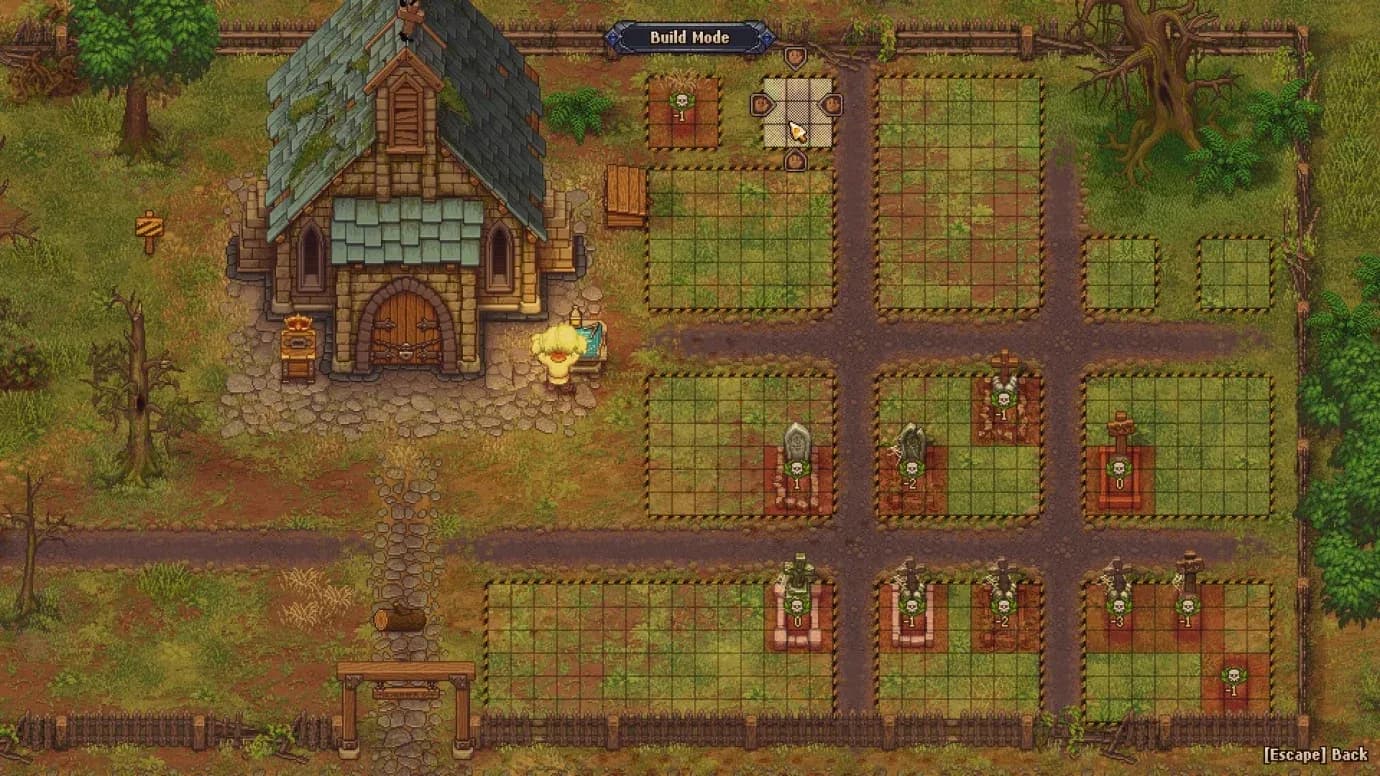This screenshot has width=1380, height=776.
Task: Click the Build Mode title banner
Action: (690, 38)
